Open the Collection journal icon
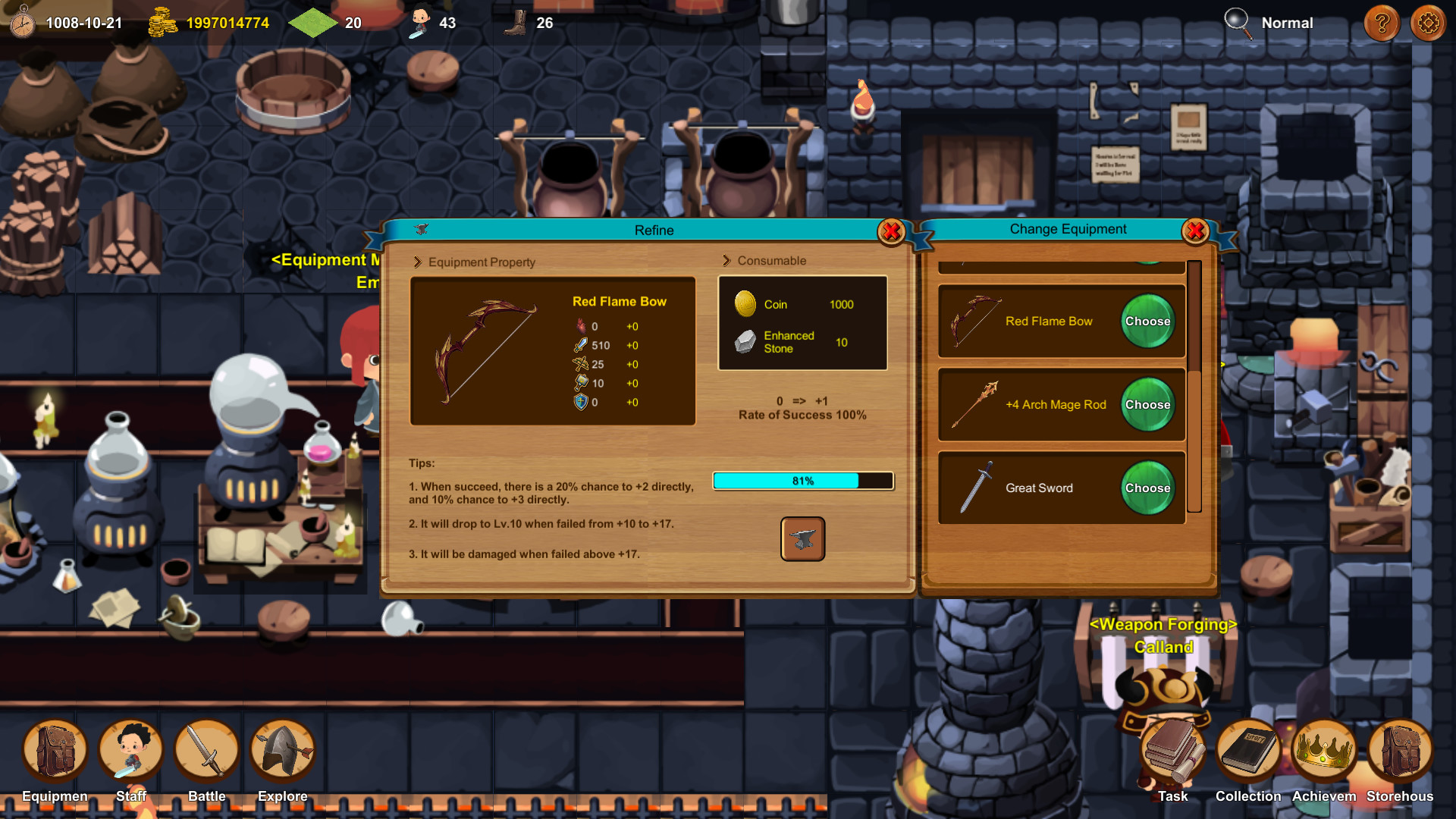 tap(1248, 751)
